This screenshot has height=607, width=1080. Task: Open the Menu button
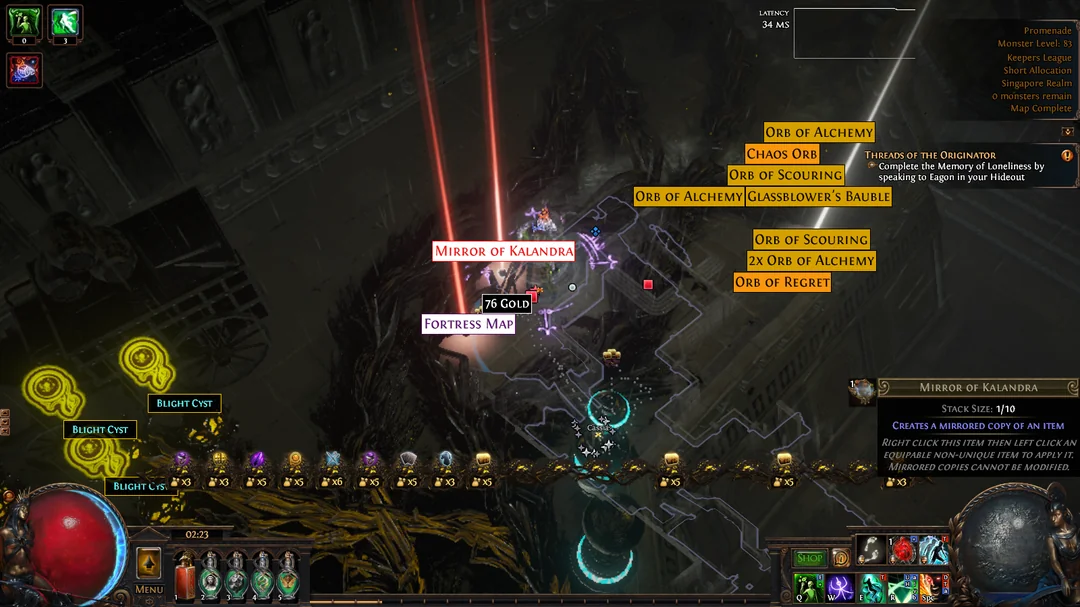point(149,589)
